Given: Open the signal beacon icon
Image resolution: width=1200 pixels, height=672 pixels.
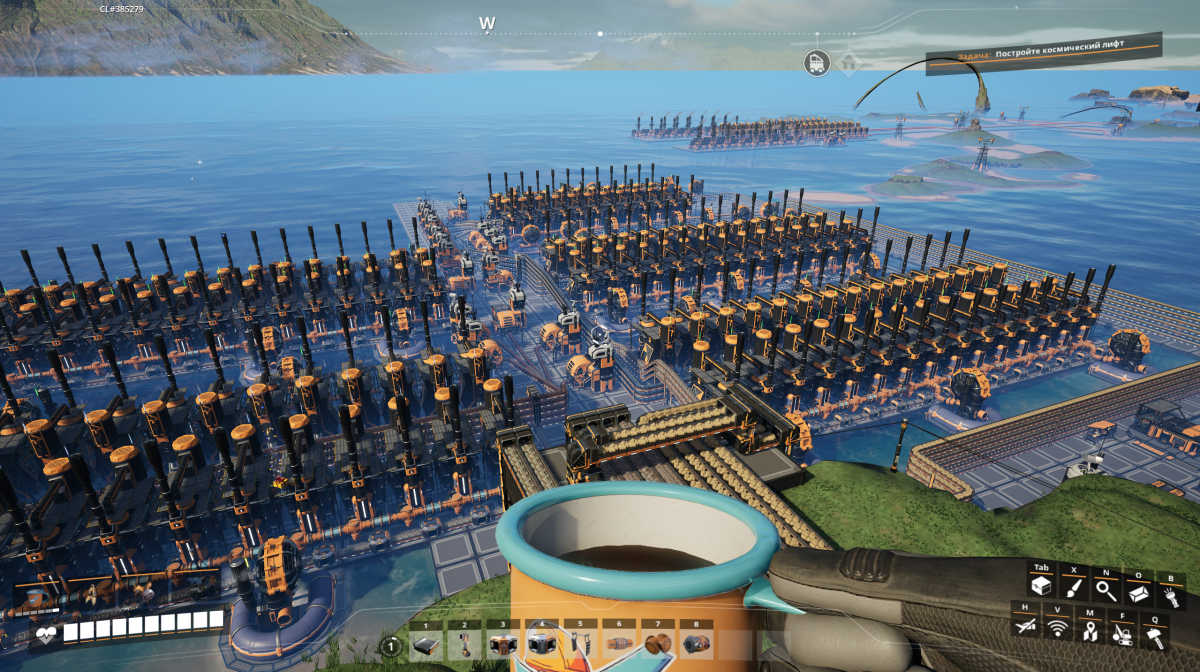Looking at the screenshot, I should pos(1057,629).
